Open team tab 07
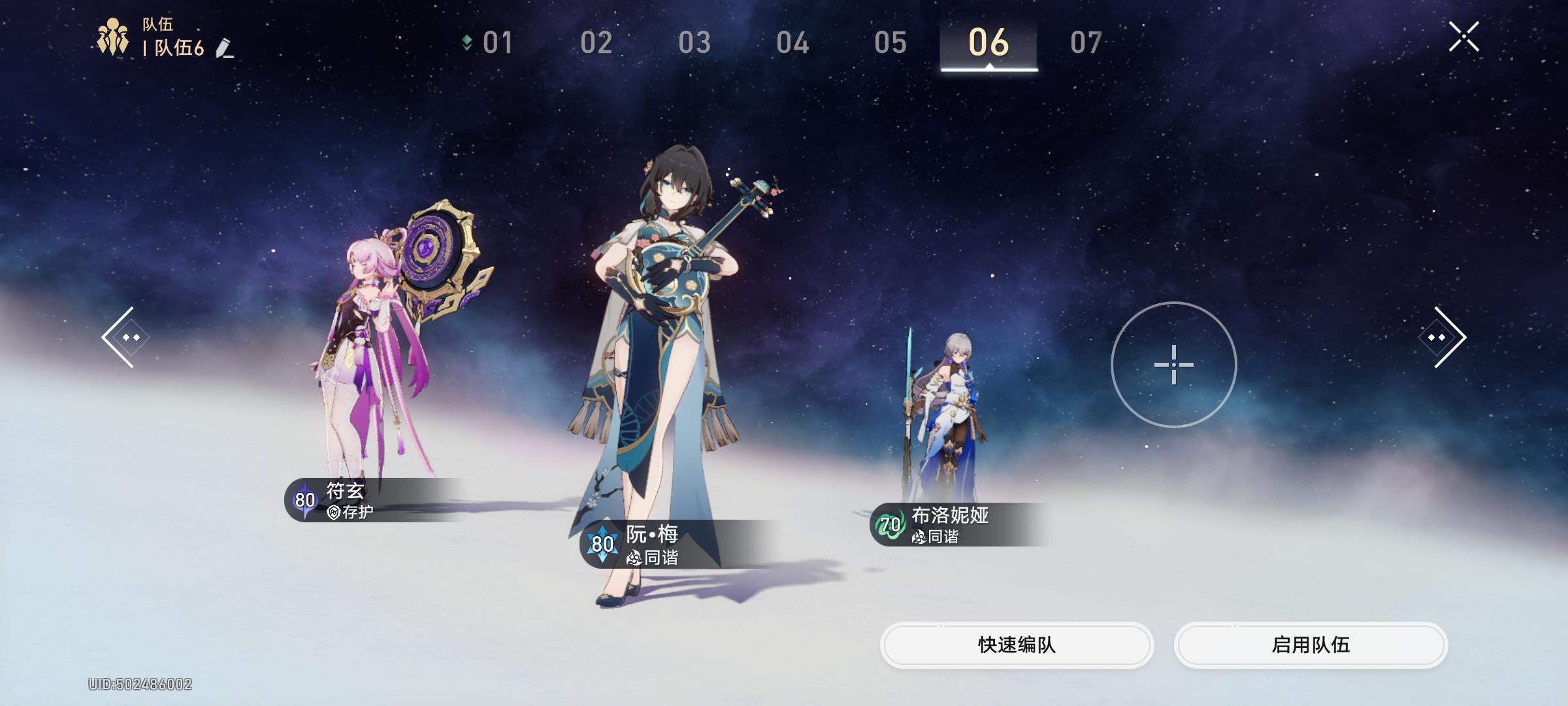The width and height of the screenshot is (1568, 706). point(1086,42)
